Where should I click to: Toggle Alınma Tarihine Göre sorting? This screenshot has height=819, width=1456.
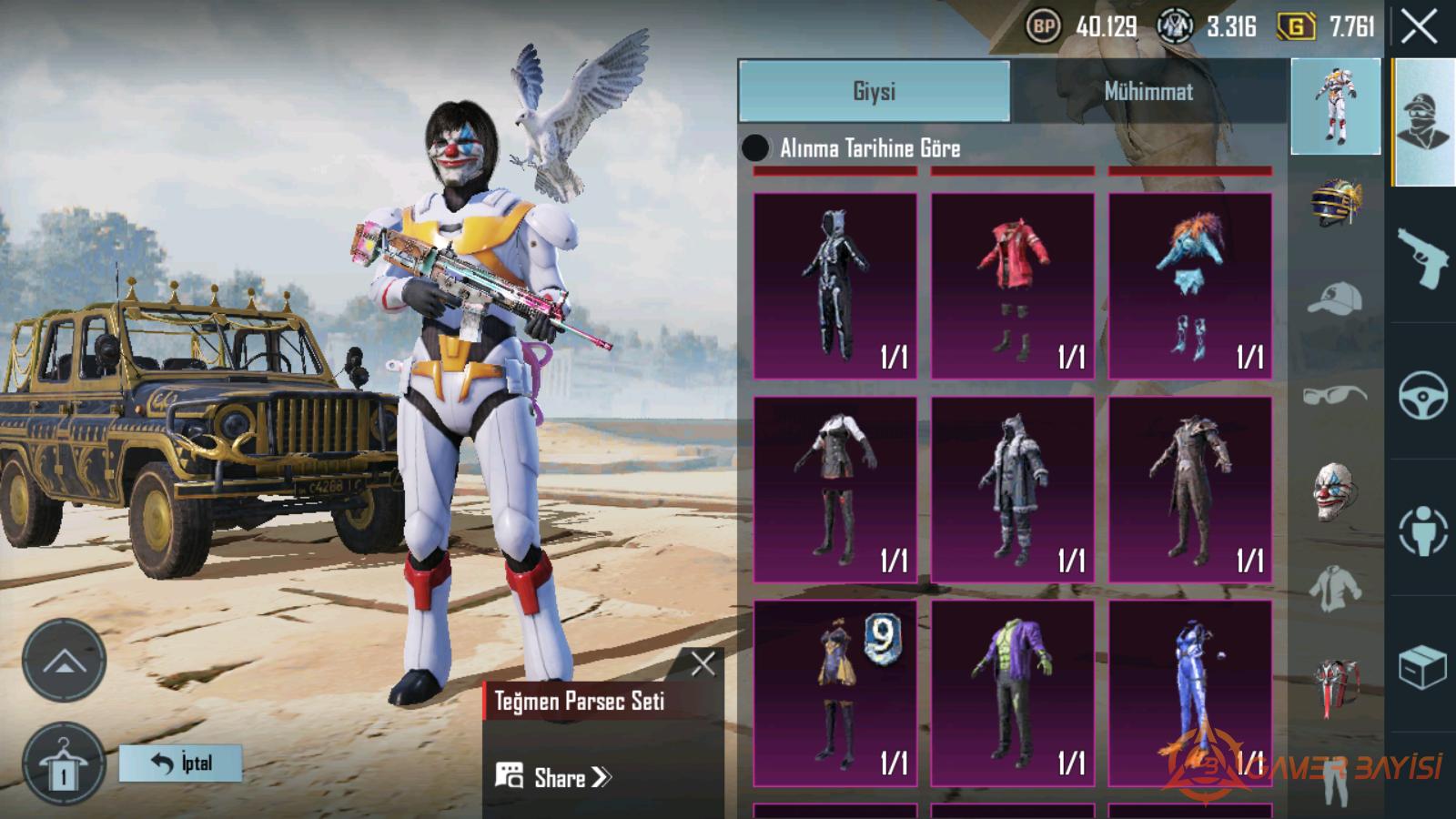tap(755, 147)
